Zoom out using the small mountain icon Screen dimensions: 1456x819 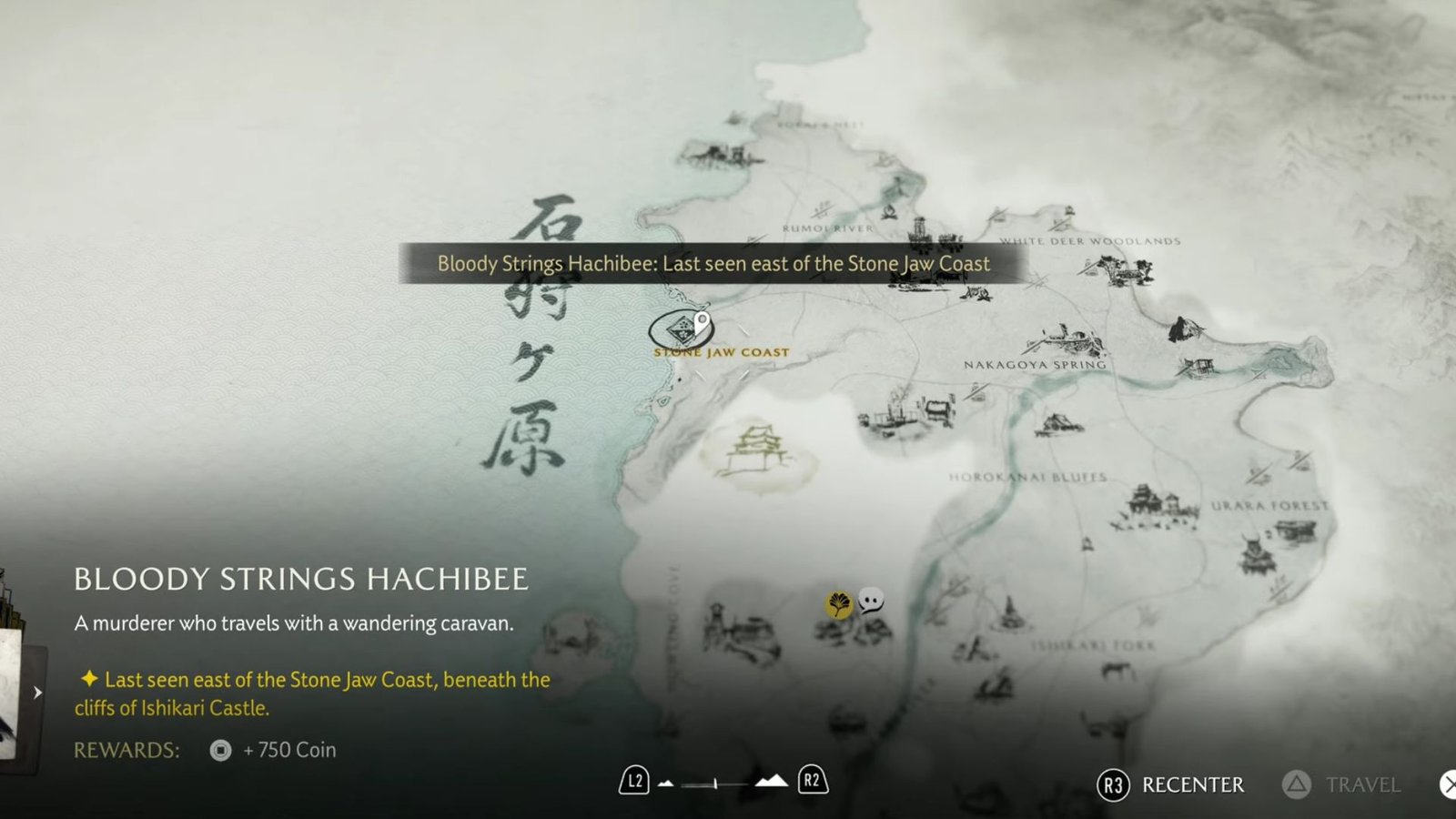666,784
